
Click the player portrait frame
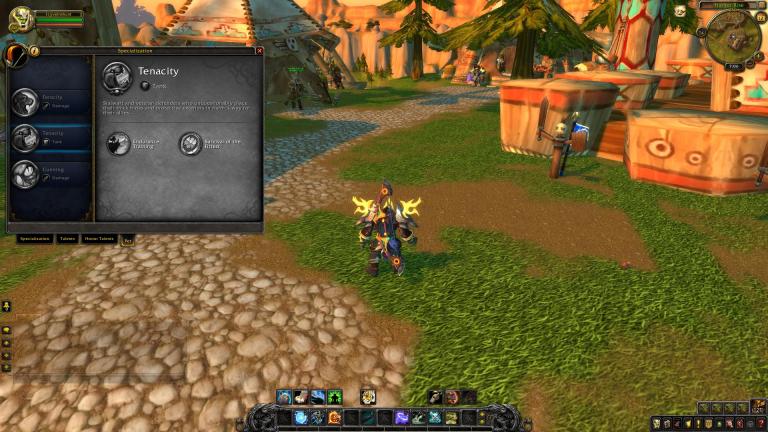click(20, 19)
